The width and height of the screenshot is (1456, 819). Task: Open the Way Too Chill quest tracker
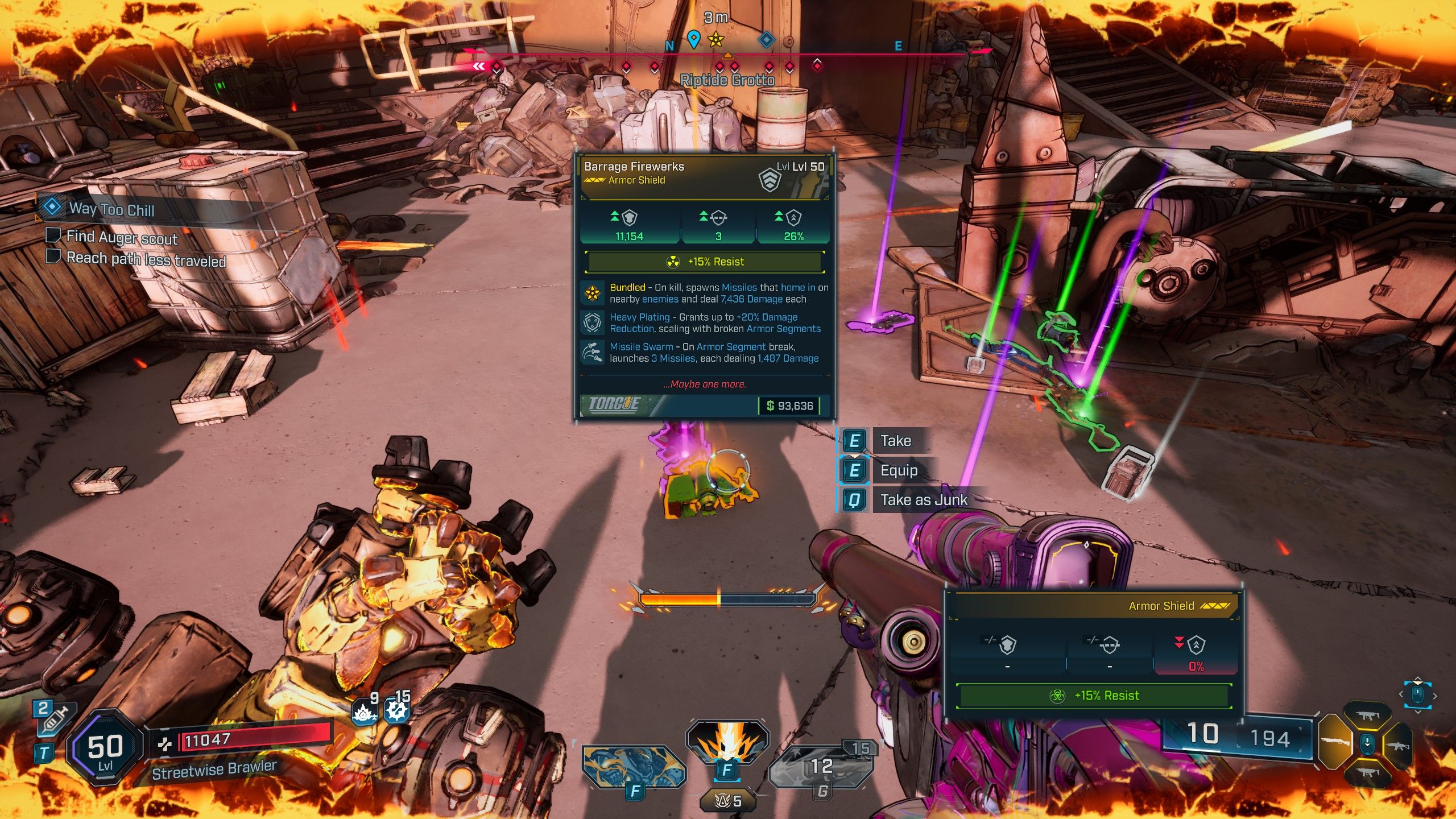[111, 209]
